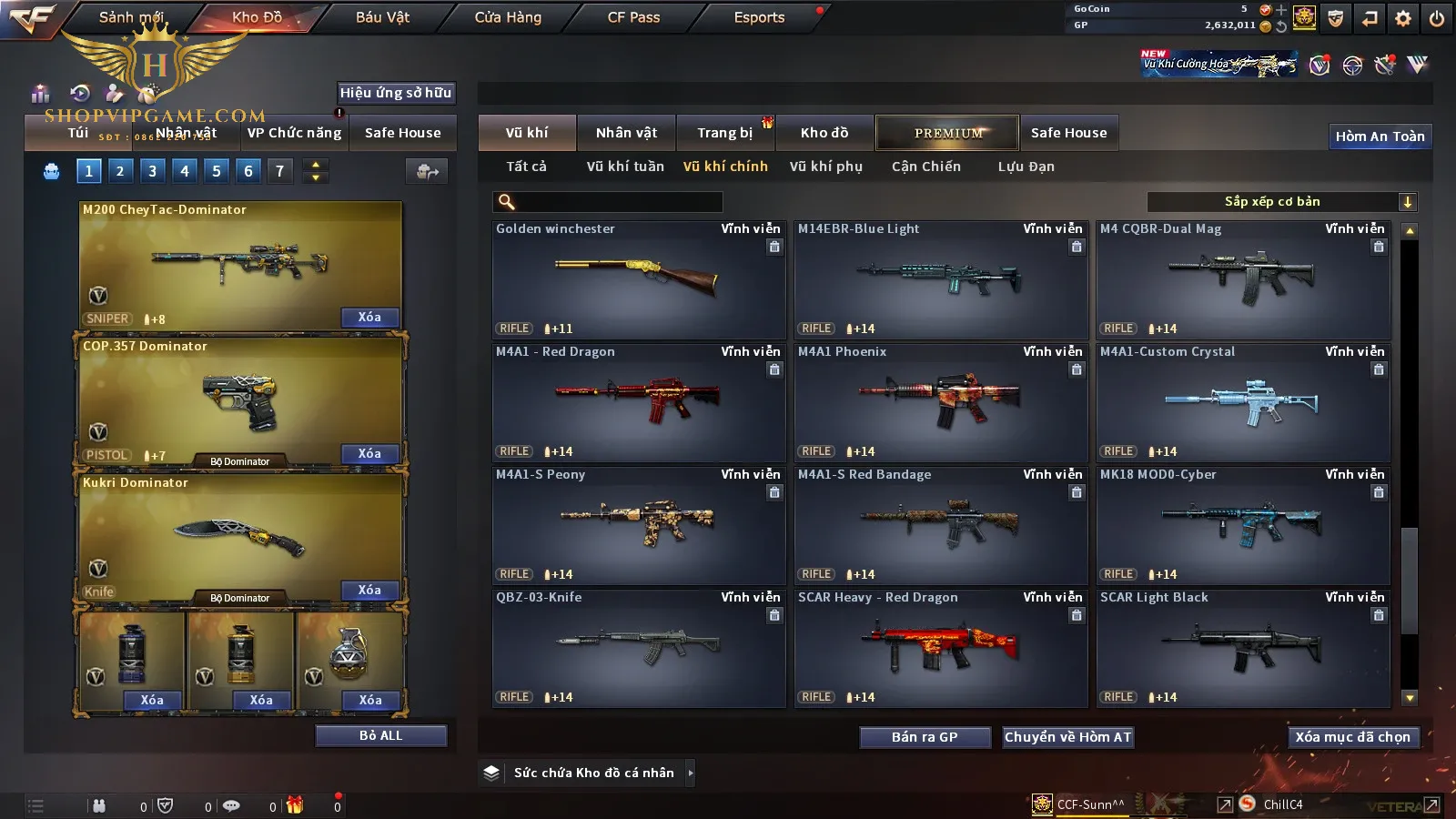The width and height of the screenshot is (1456, 819).
Task: Show the Vũ khí phụ weapon filter
Action: (825, 167)
